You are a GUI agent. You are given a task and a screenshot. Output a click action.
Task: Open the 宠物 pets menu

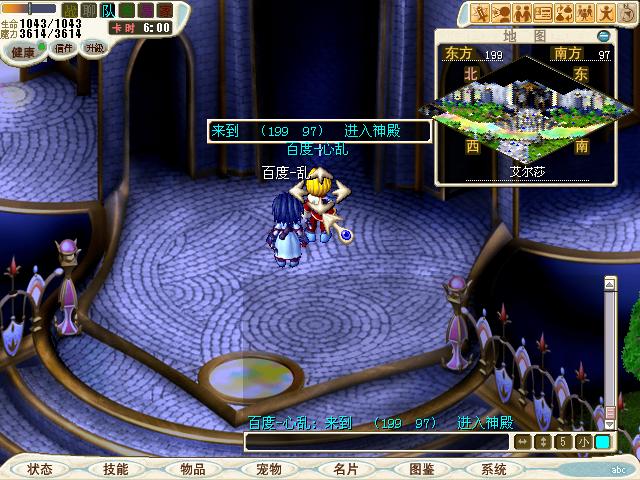(268, 469)
